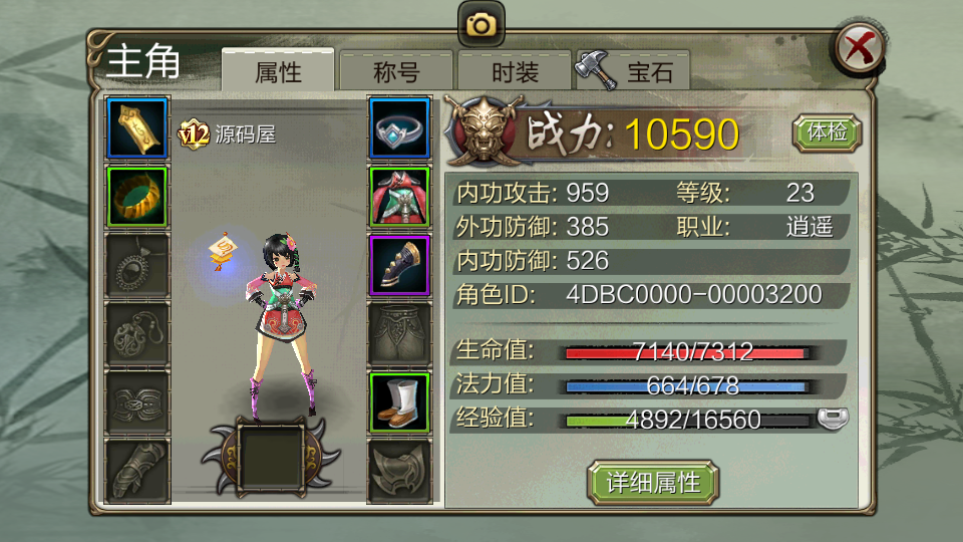Show the 宝石 tab
The height and width of the screenshot is (542, 963).
pyautogui.click(x=634, y=72)
